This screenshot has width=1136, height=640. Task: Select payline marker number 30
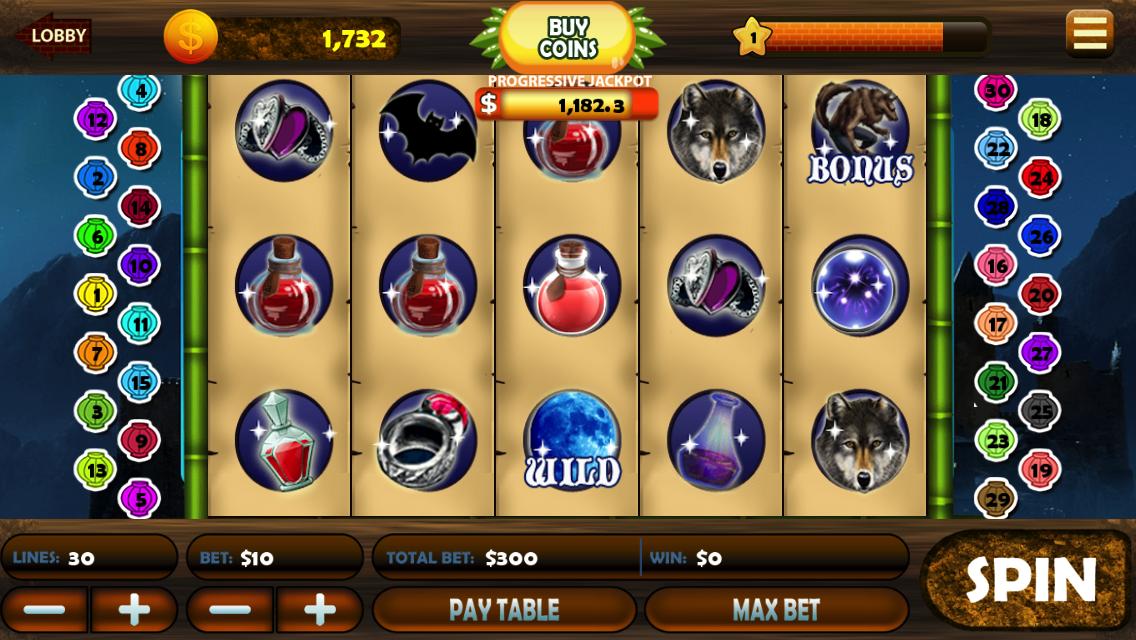pyautogui.click(x=996, y=91)
